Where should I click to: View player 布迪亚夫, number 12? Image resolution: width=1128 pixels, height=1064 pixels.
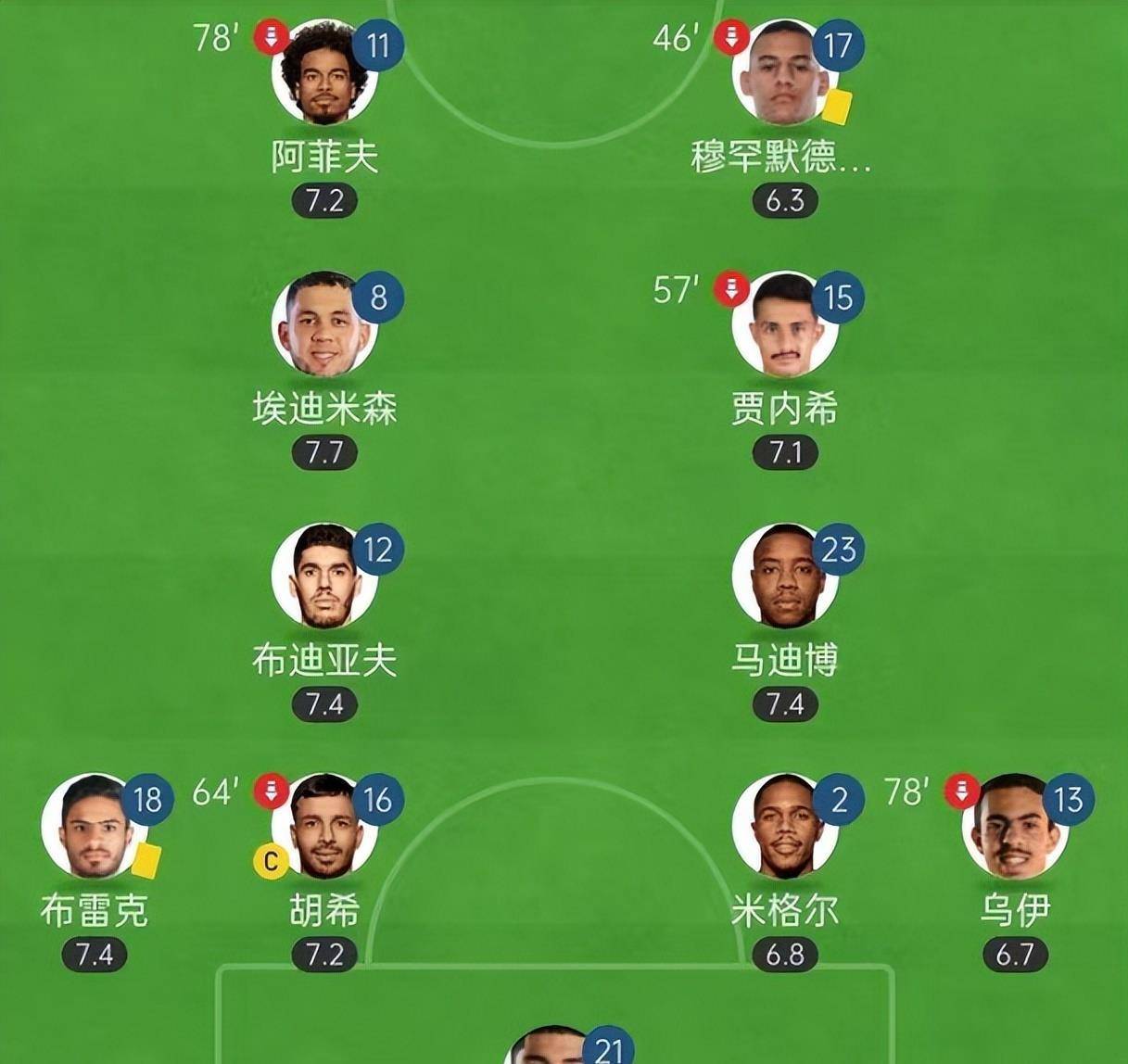click(x=324, y=577)
